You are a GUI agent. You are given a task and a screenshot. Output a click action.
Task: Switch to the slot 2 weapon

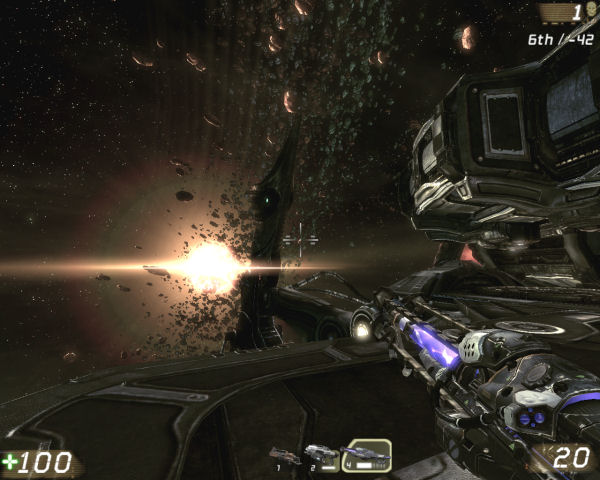click(x=321, y=457)
